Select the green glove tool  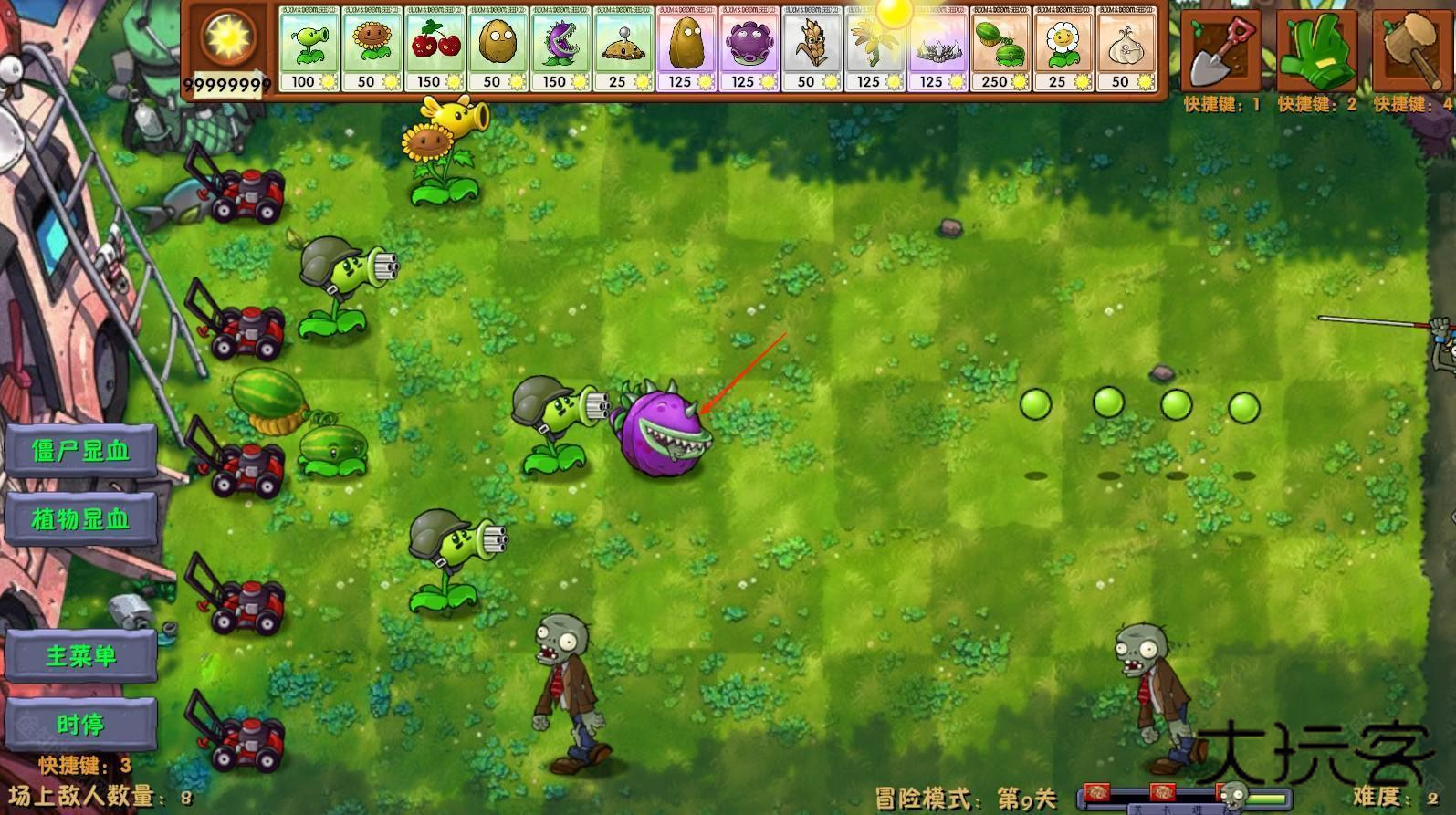(x=1318, y=50)
